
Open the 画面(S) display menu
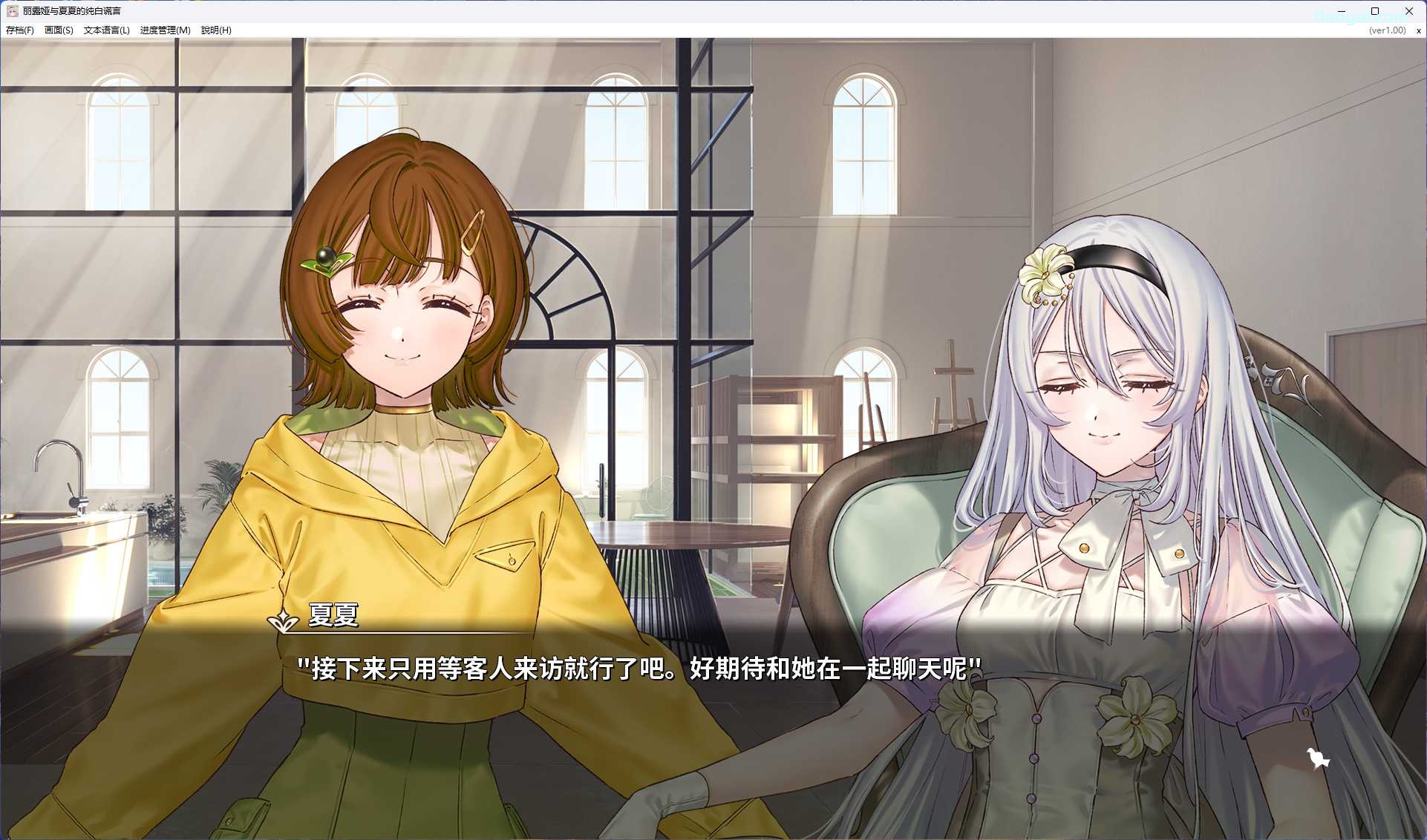coord(59,30)
